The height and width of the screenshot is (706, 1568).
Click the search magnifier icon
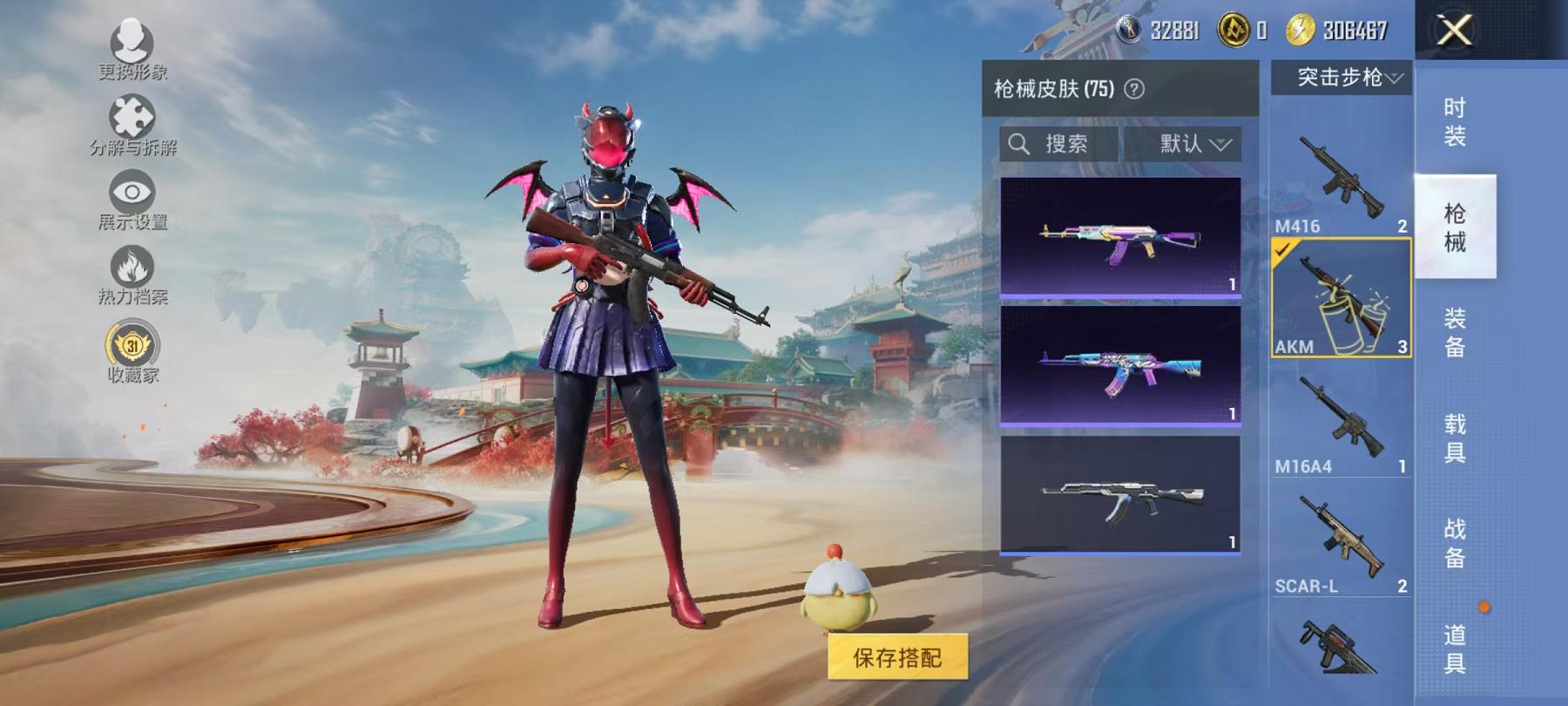click(1019, 144)
